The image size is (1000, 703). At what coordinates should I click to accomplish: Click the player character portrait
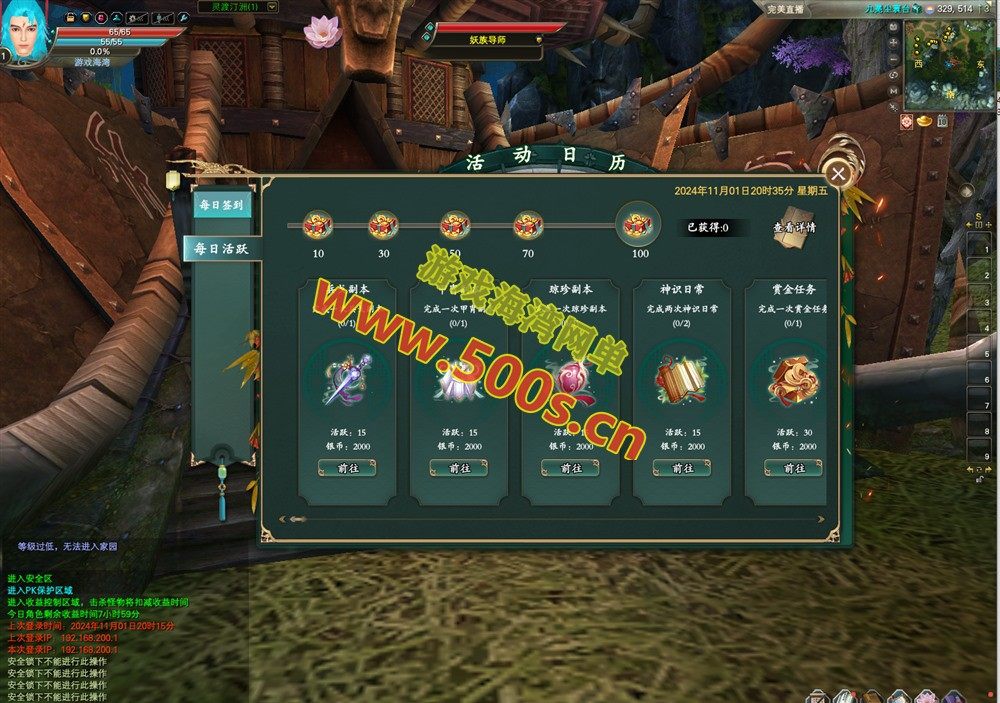pyautogui.click(x=27, y=33)
